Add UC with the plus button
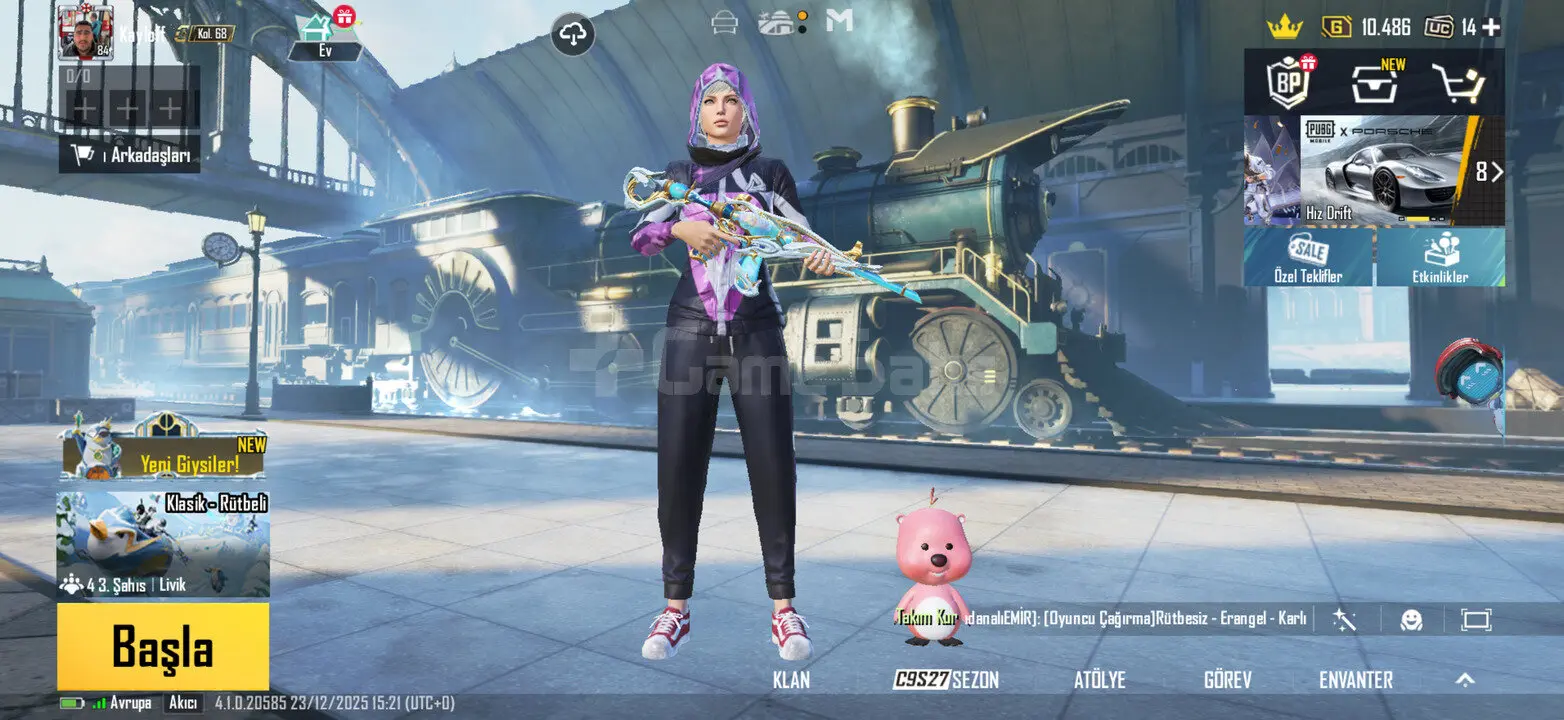 (x=1491, y=27)
